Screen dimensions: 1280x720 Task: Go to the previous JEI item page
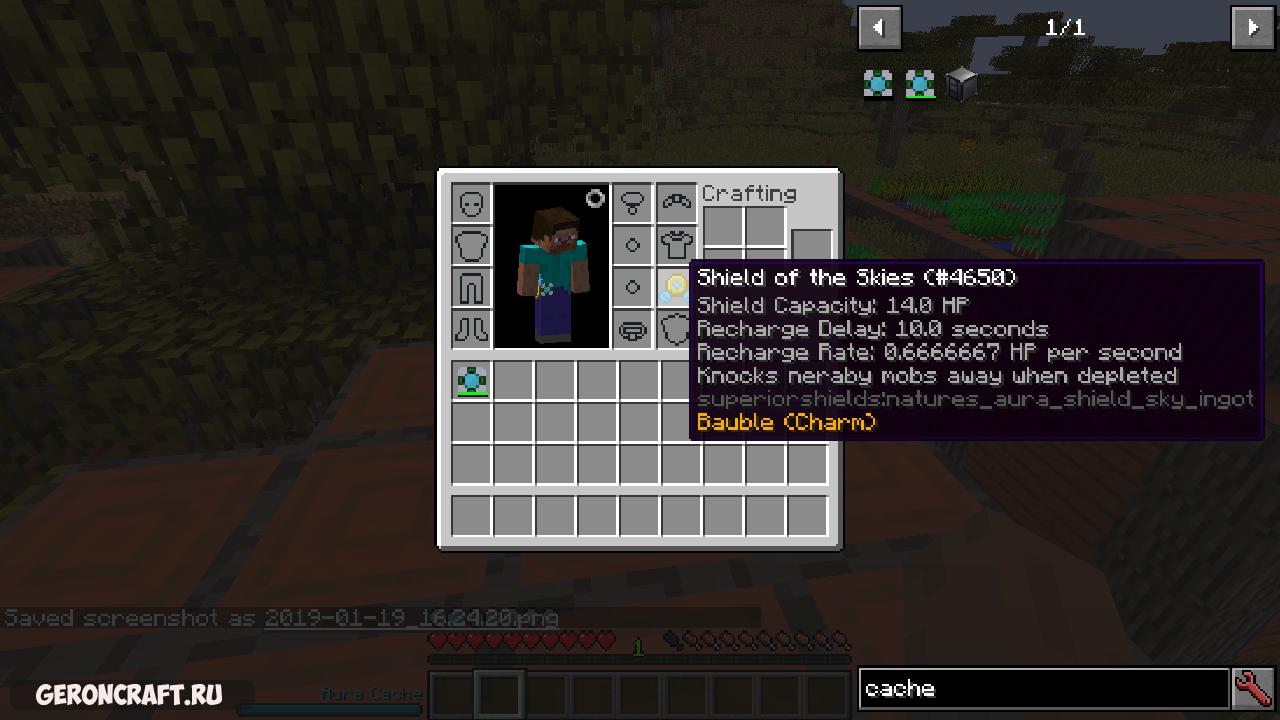click(x=880, y=28)
